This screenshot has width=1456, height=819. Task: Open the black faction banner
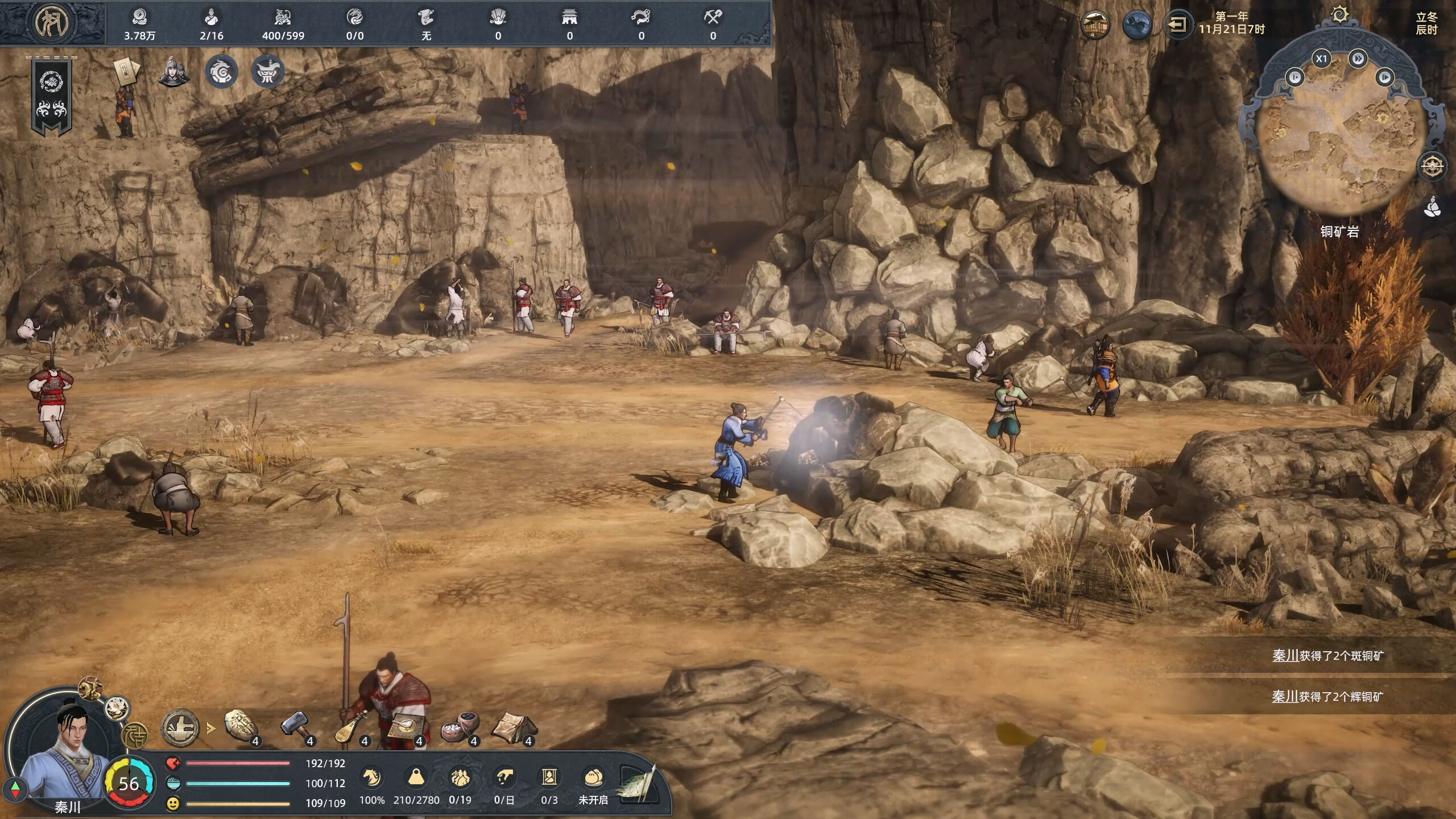52,97
